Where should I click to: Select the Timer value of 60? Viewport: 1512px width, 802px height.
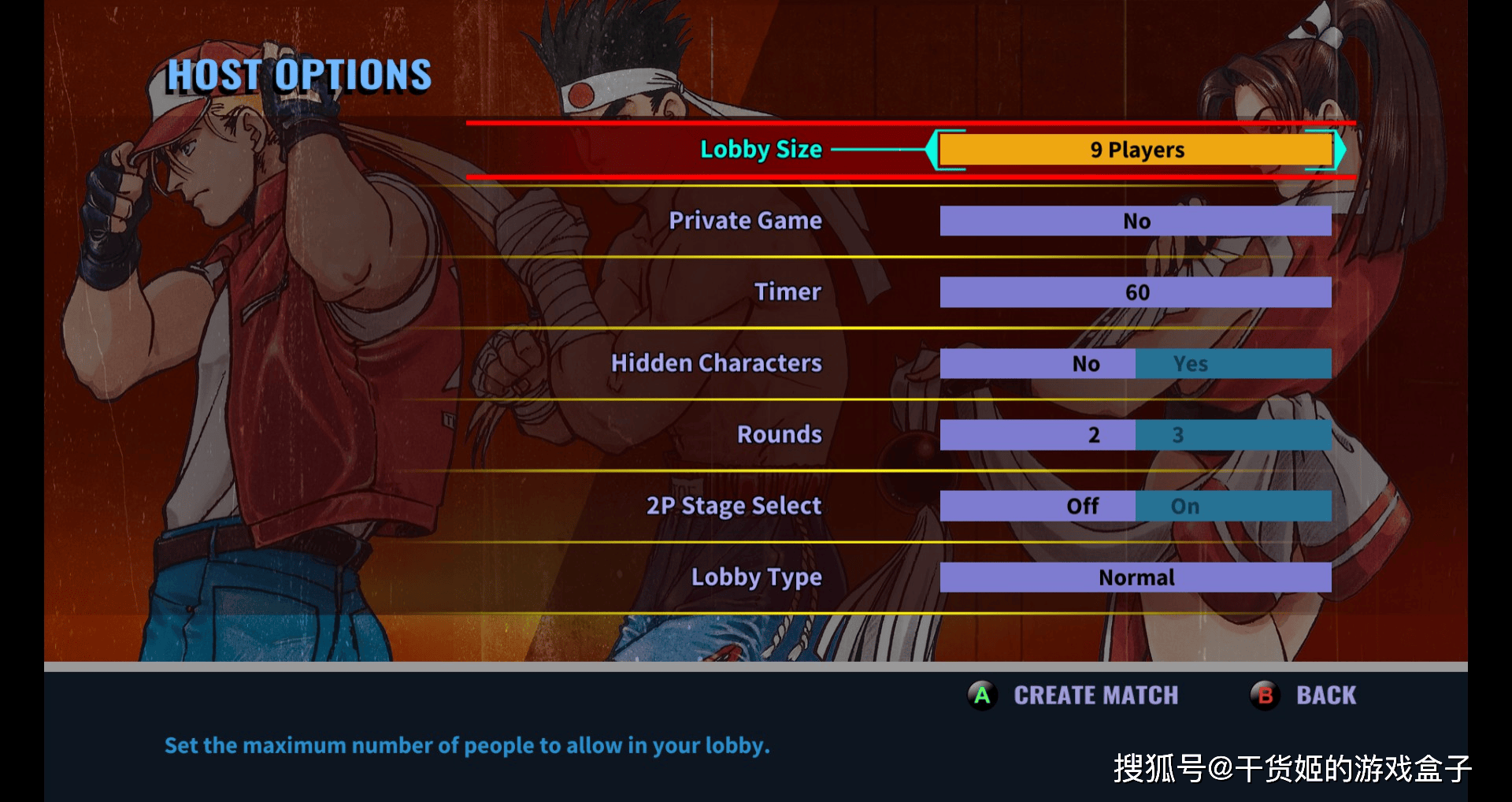[1136, 292]
